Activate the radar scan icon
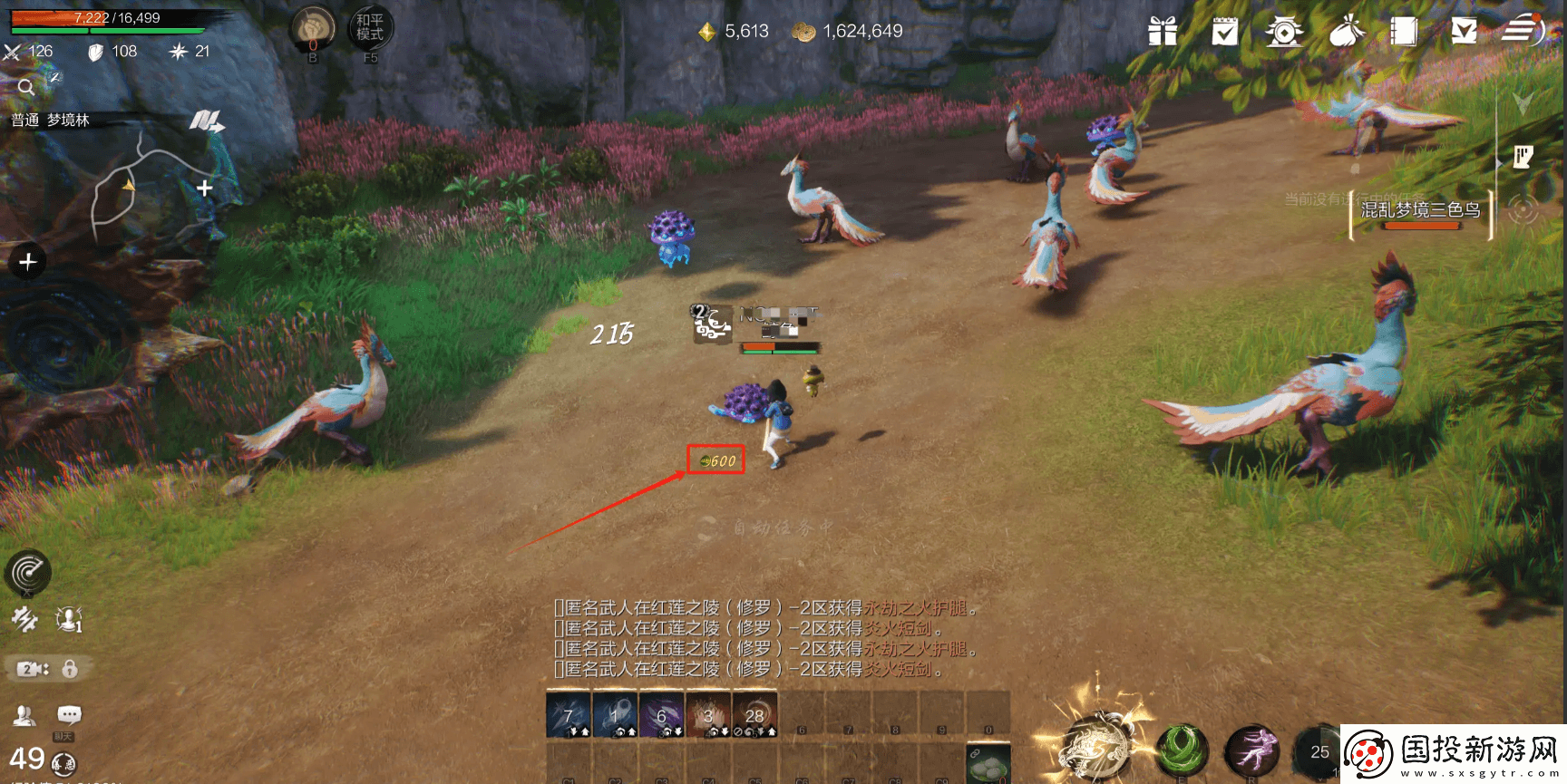 tap(27, 572)
